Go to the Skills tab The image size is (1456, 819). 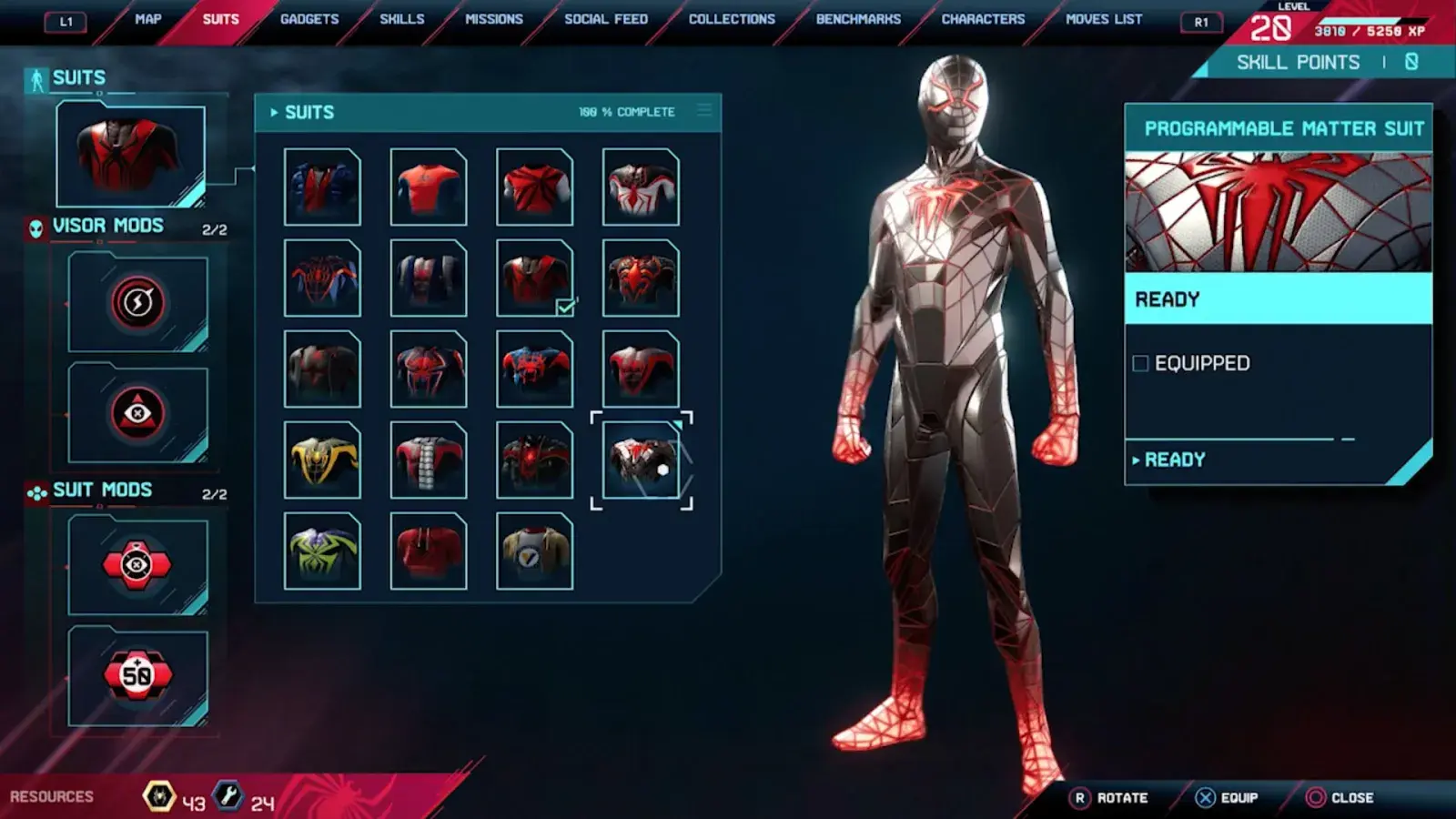click(x=401, y=19)
